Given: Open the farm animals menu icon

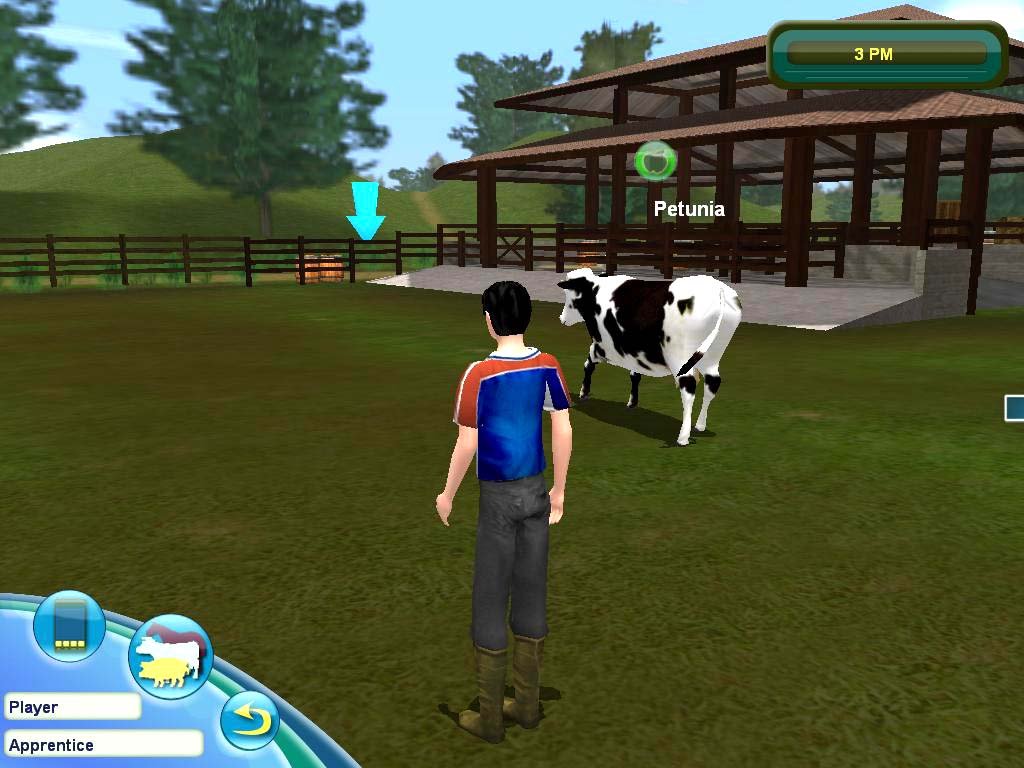Looking at the screenshot, I should tap(170, 656).
